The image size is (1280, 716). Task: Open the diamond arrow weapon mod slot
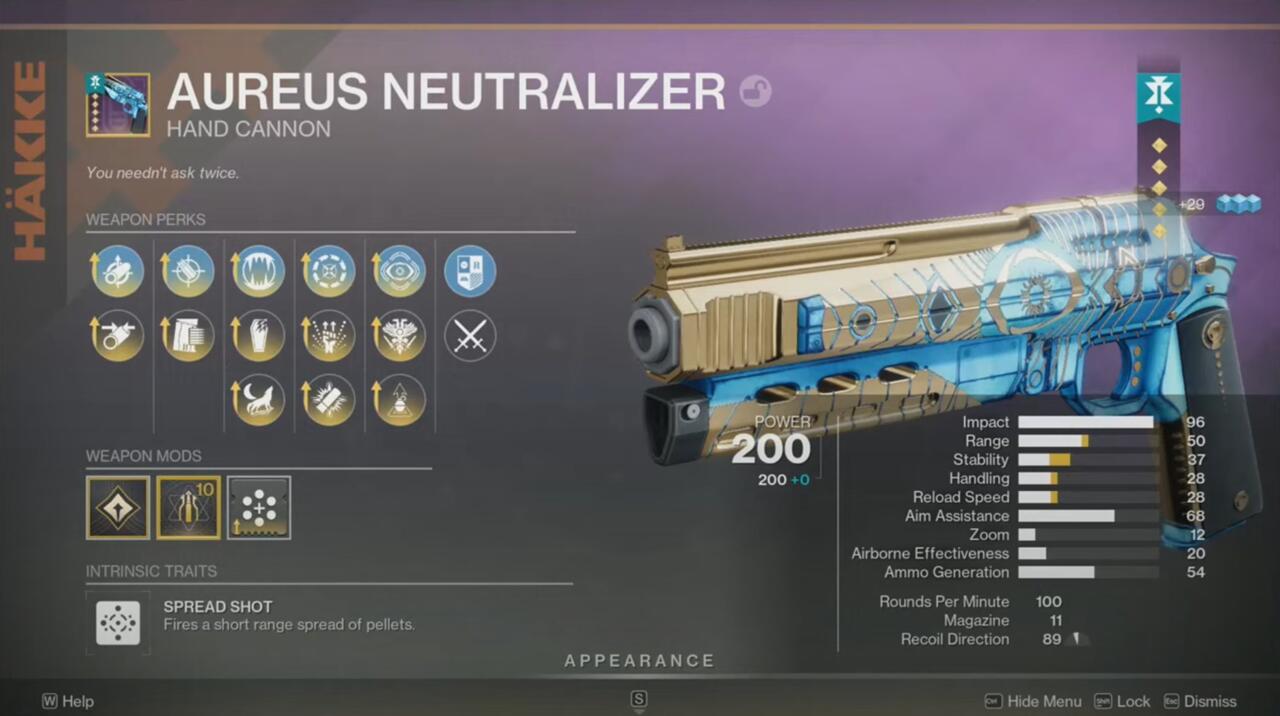[118, 507]
